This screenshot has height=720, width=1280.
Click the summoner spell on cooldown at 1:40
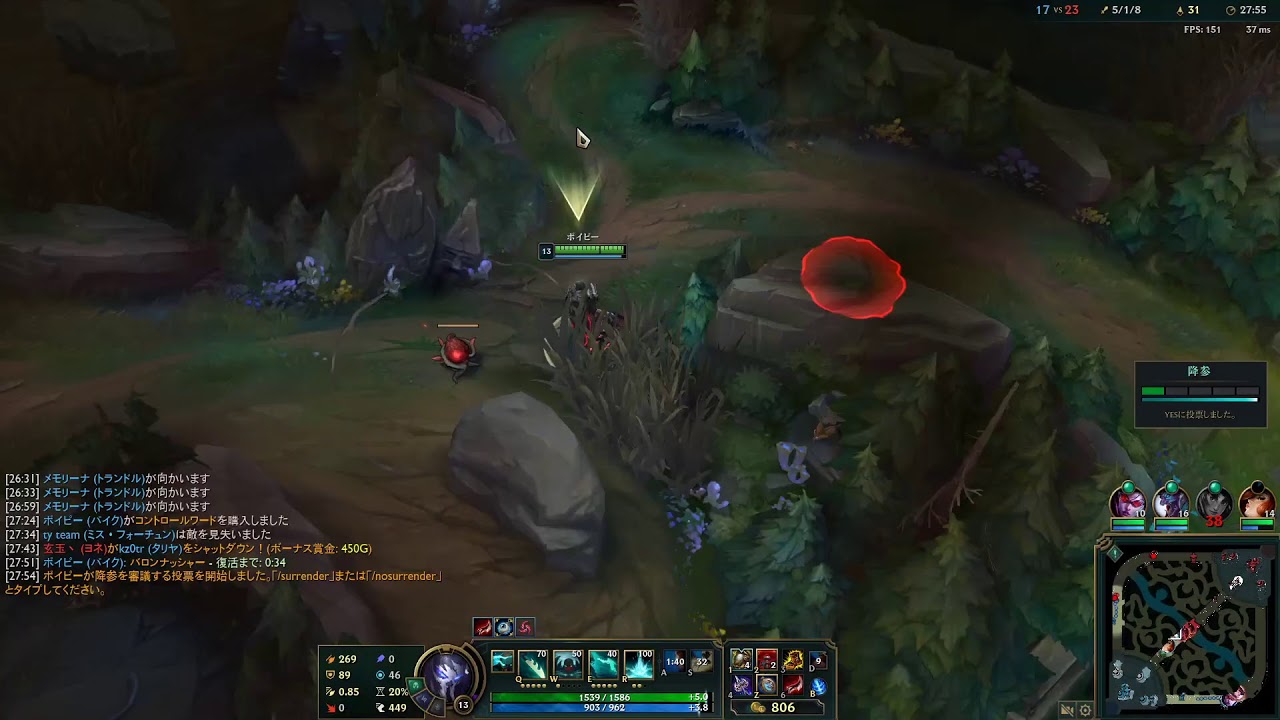coord(675,662)
